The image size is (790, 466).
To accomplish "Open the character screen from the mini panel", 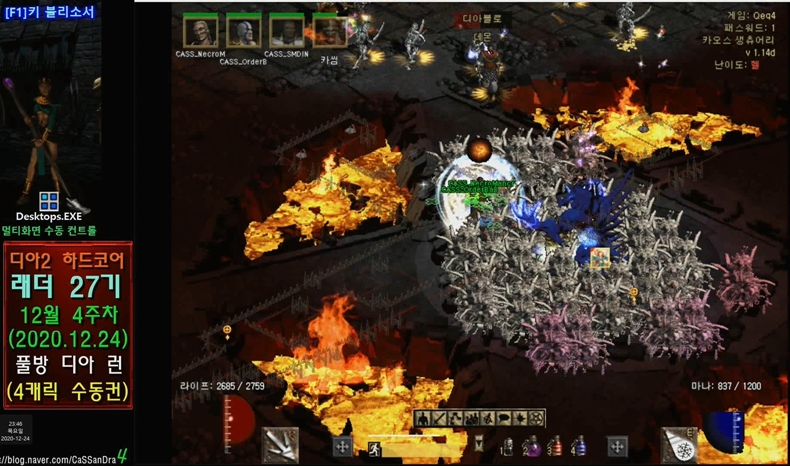I will pos(422,418).
